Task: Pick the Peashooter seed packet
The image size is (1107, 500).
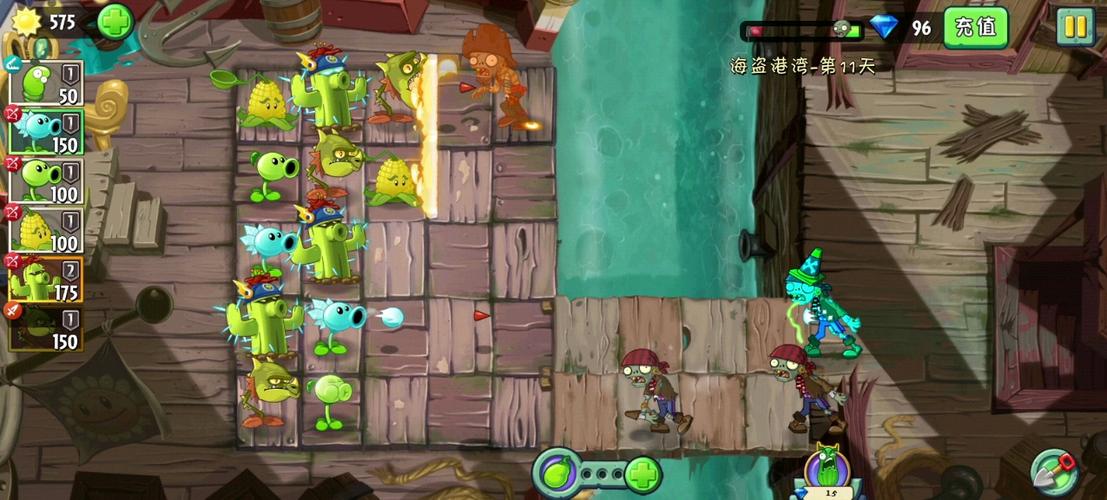Action: (45, 180)
